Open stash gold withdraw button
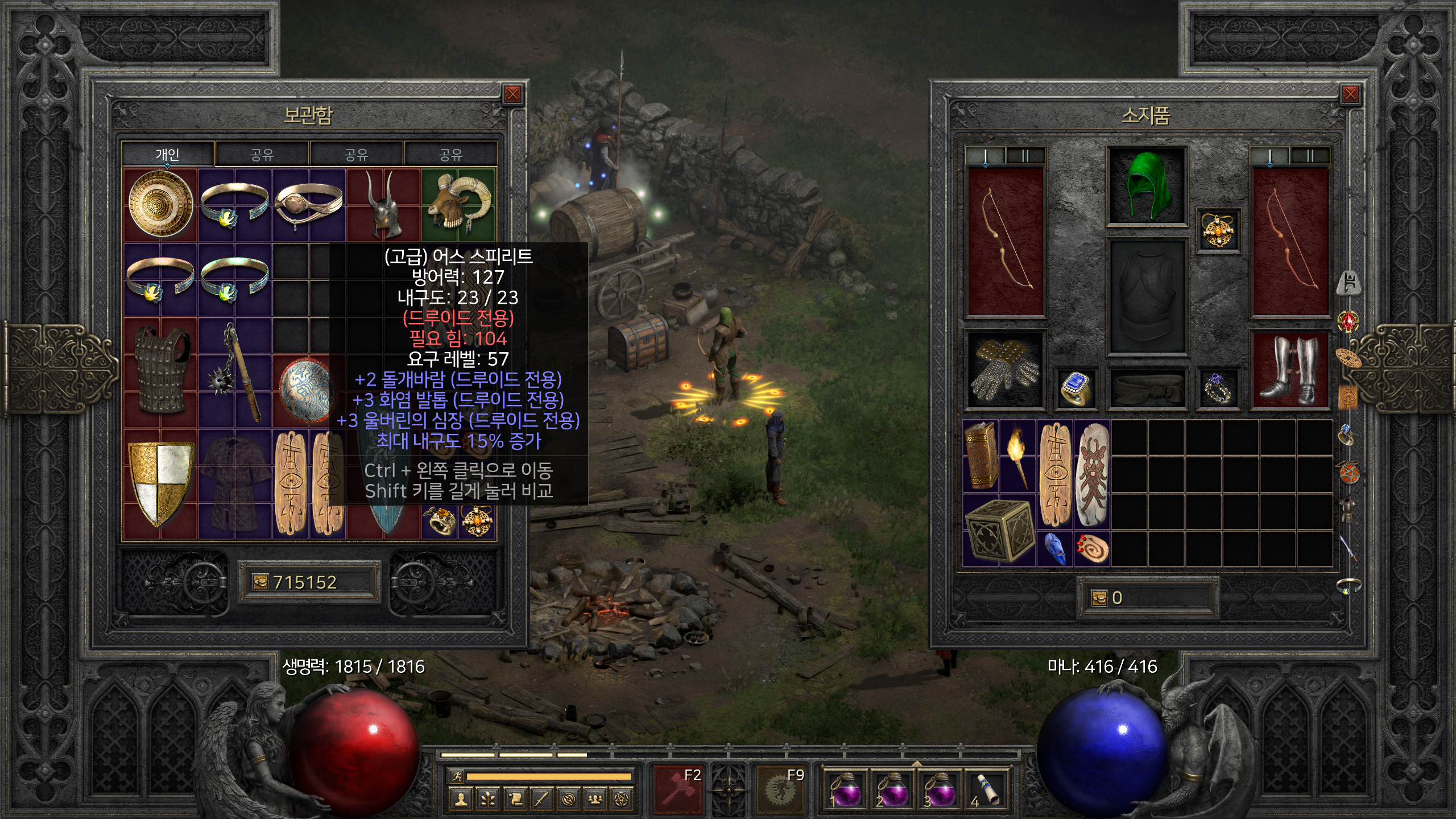Viewport: 1456px width, 819px height. point(260,582)
